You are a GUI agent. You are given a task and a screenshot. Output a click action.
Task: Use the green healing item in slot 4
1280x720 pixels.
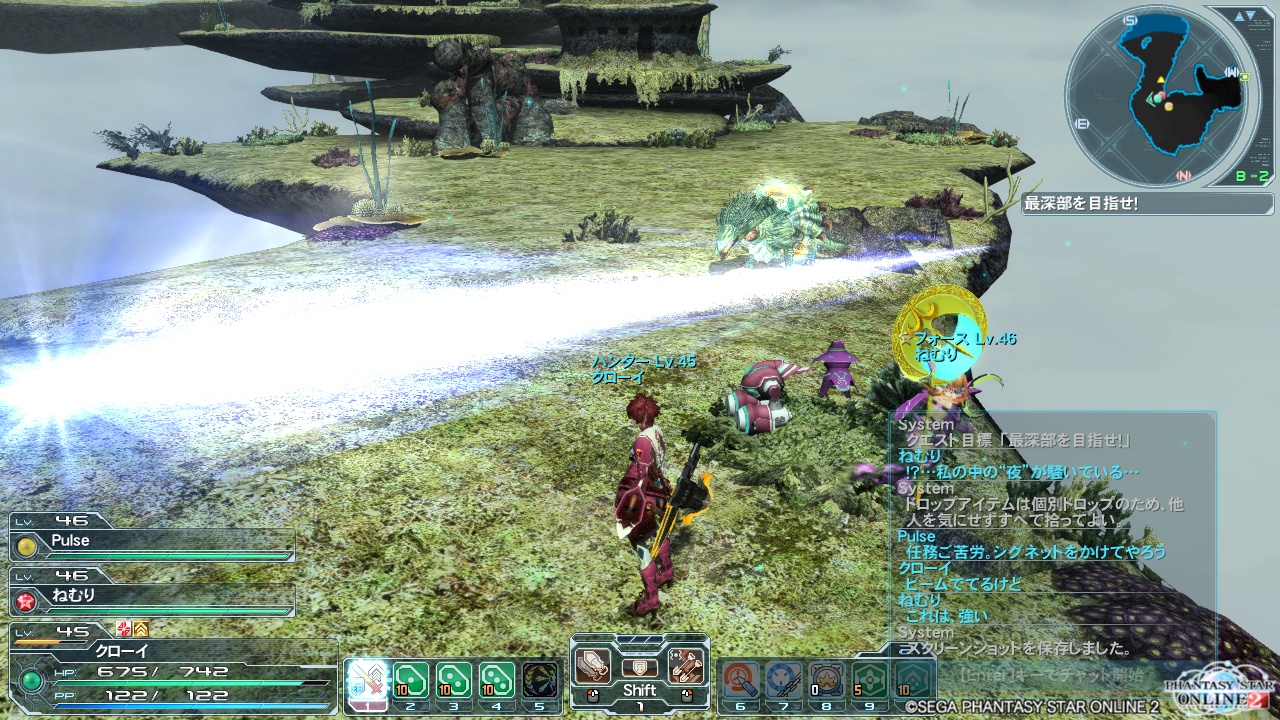[497, 680]
